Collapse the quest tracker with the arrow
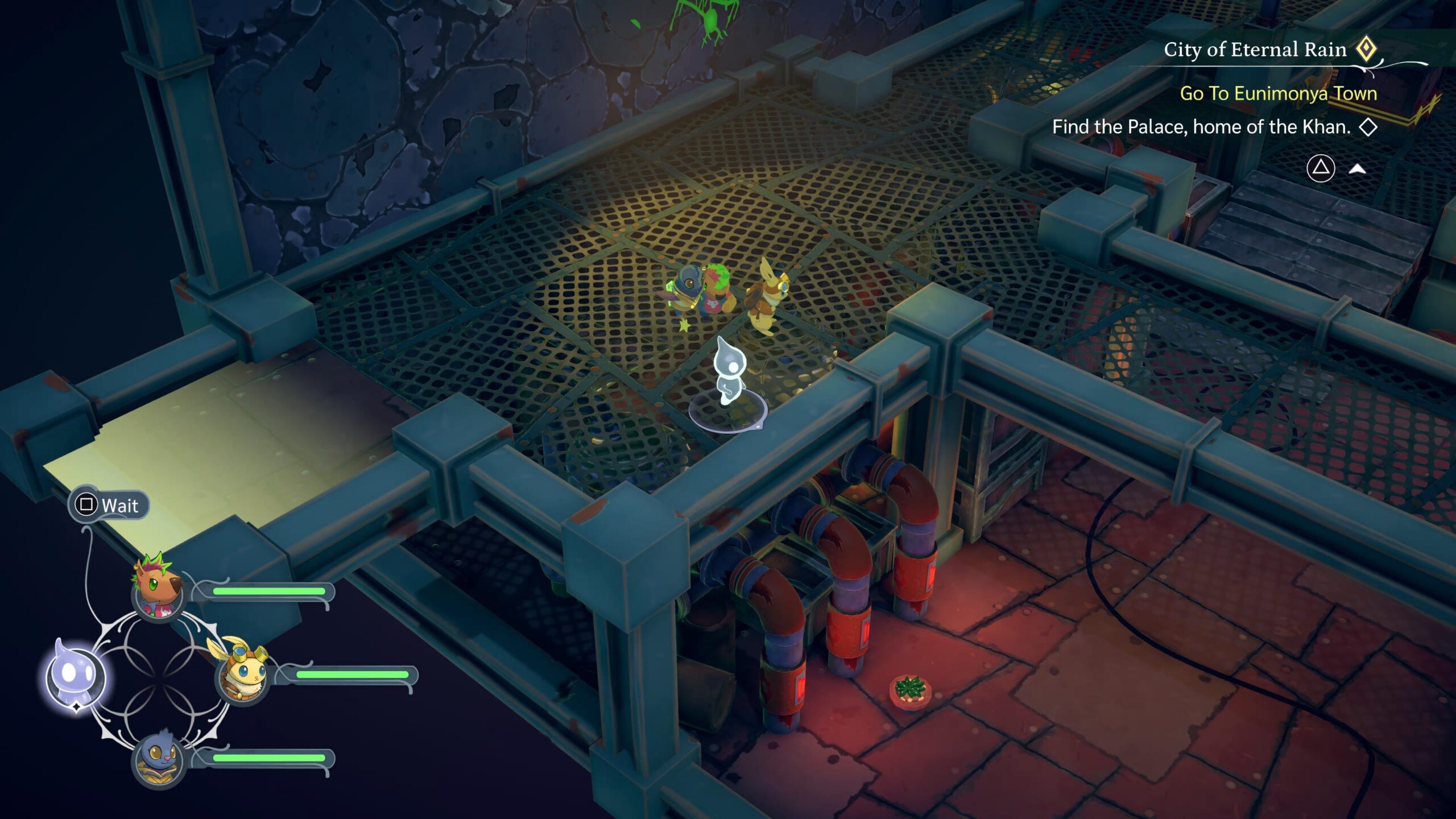1456x819 pixels. coord(1357,169)
